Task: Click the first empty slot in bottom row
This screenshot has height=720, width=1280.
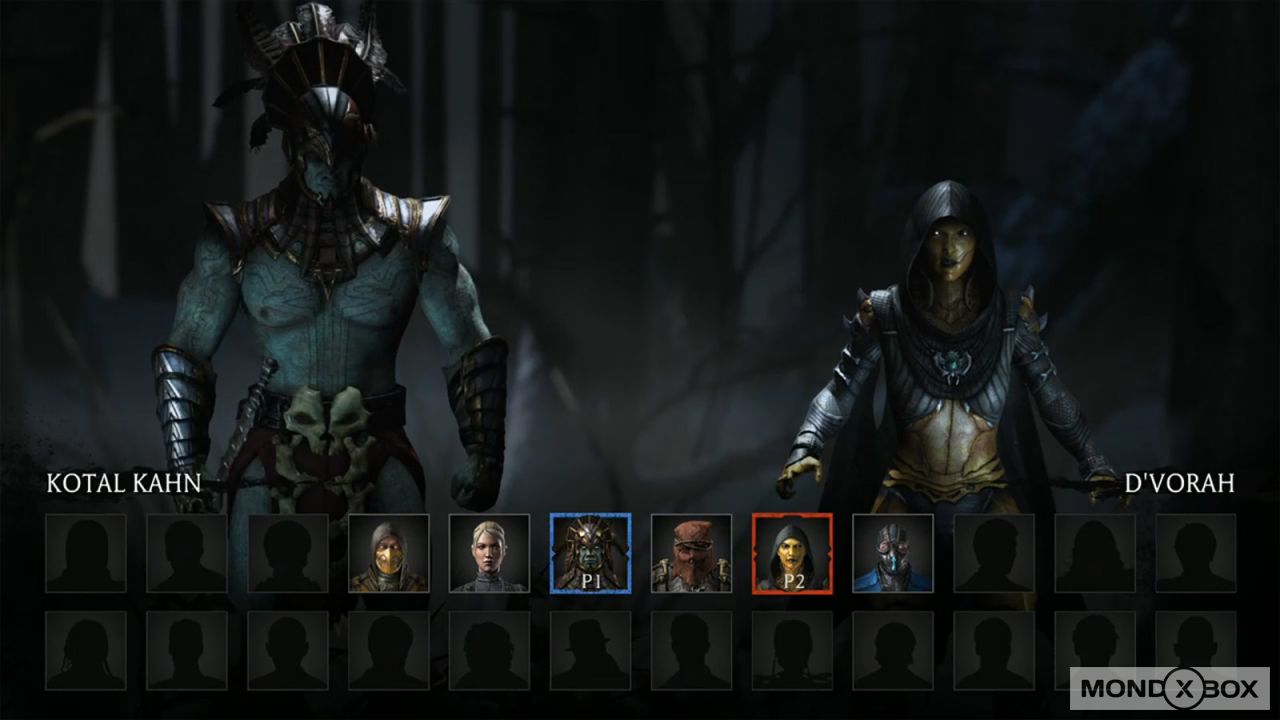Action: coord(85,650)
